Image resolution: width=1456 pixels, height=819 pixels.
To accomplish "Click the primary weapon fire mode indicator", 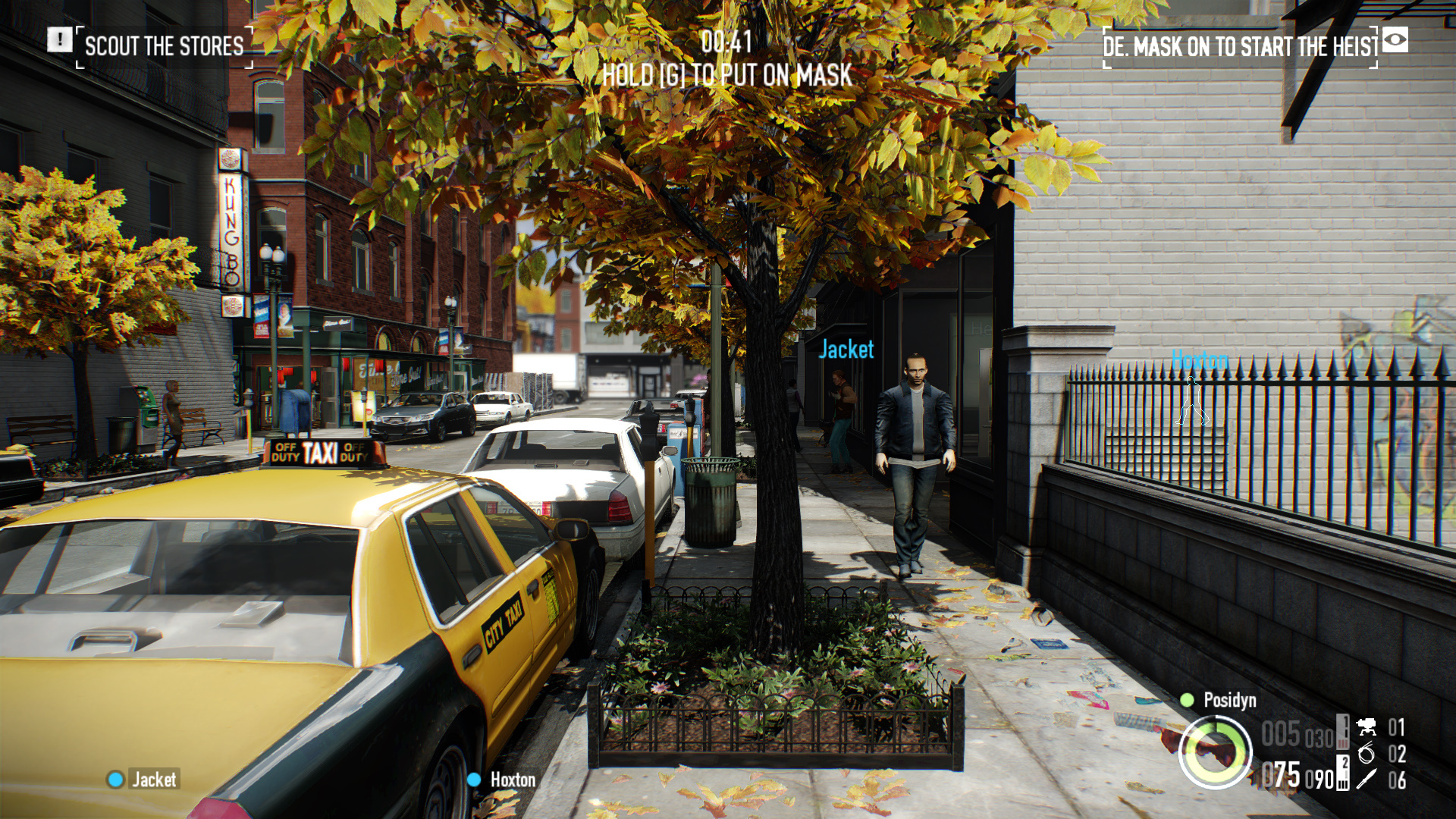I will pyautogui.click(x=1343, y=733).
